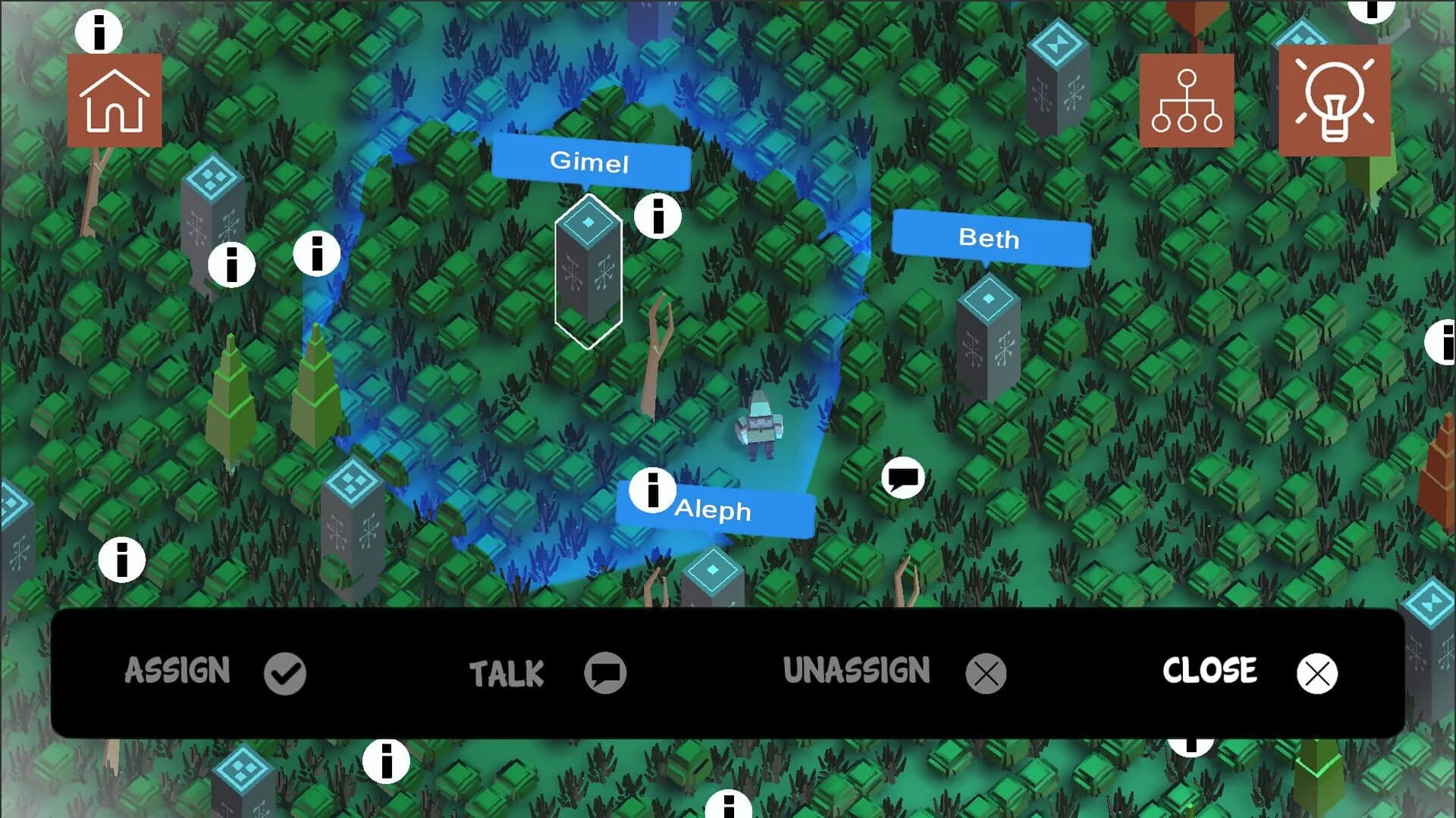Close the action menu with CLOSE

[x=1209, y=670]
